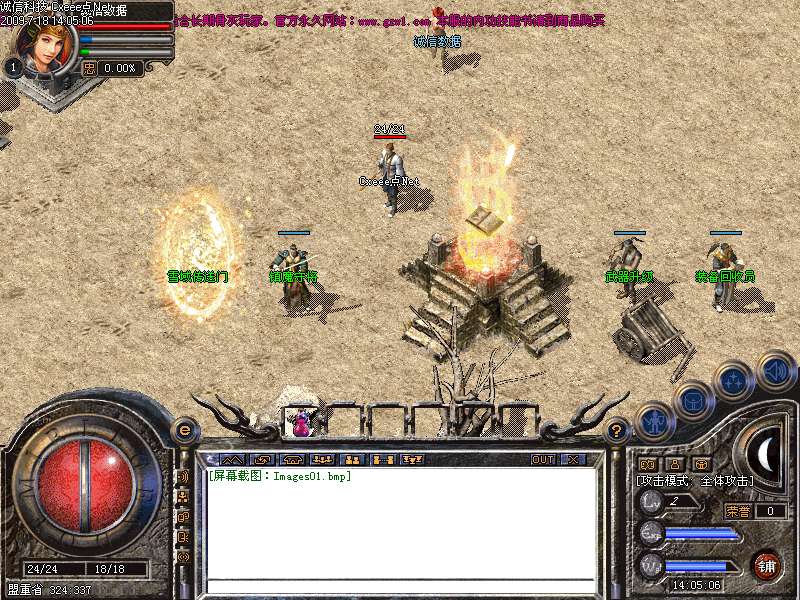Click the mountain-shaped chat toolbar button

click(x=233, y=459)
